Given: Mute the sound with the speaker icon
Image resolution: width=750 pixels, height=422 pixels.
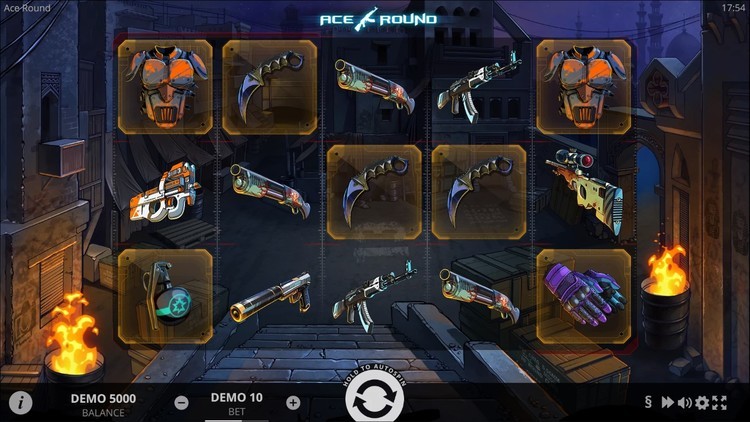Looking at the screenshot, I should click(x=685, y=403).
